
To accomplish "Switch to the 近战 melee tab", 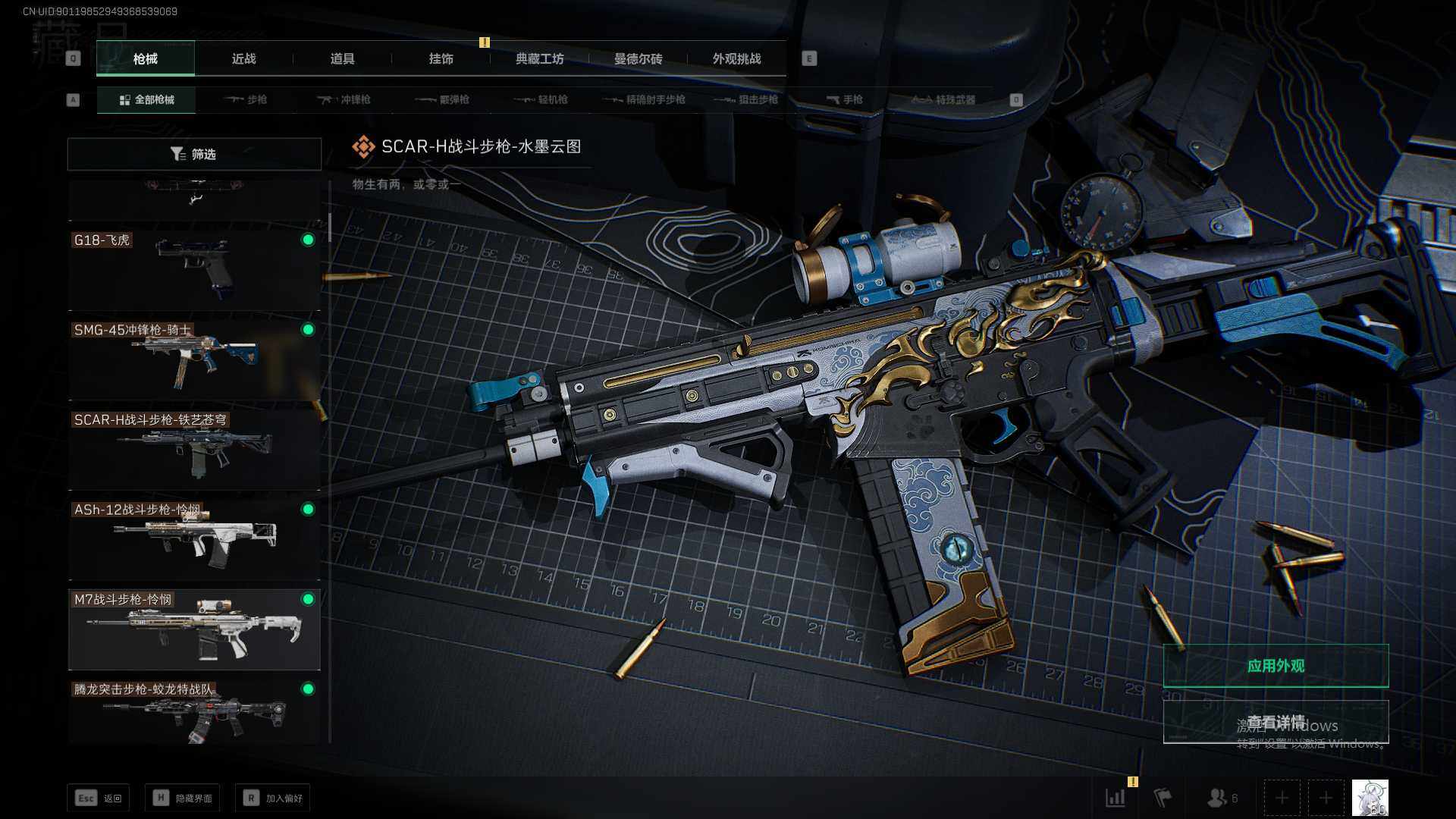I will [x=243, y=58].
